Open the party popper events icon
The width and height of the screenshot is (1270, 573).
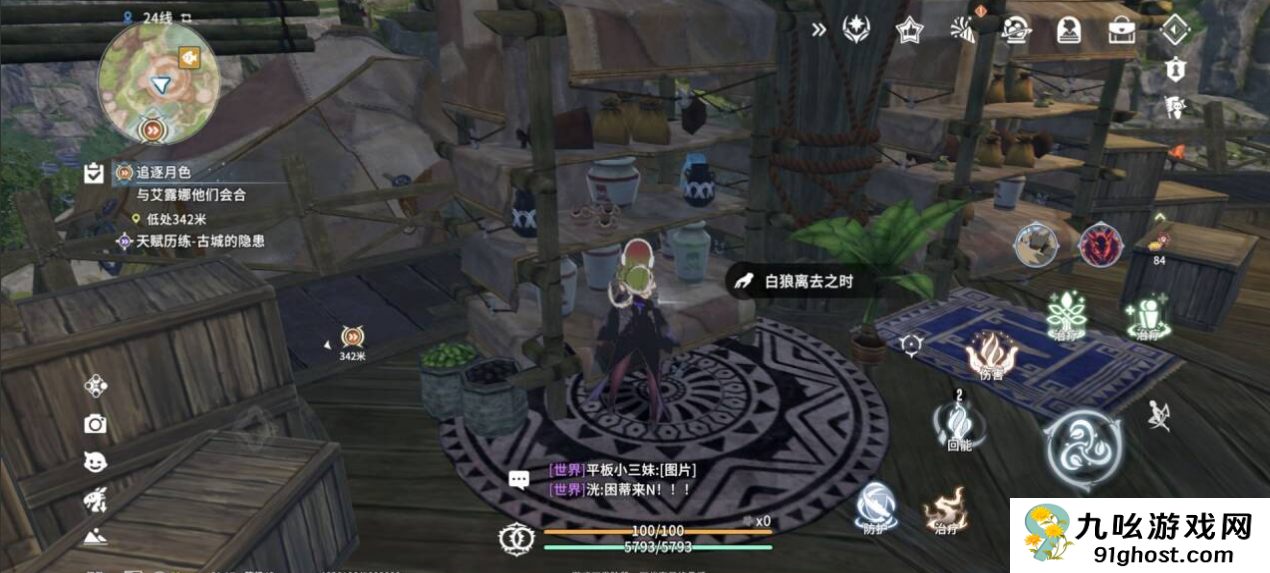[963, 30]
